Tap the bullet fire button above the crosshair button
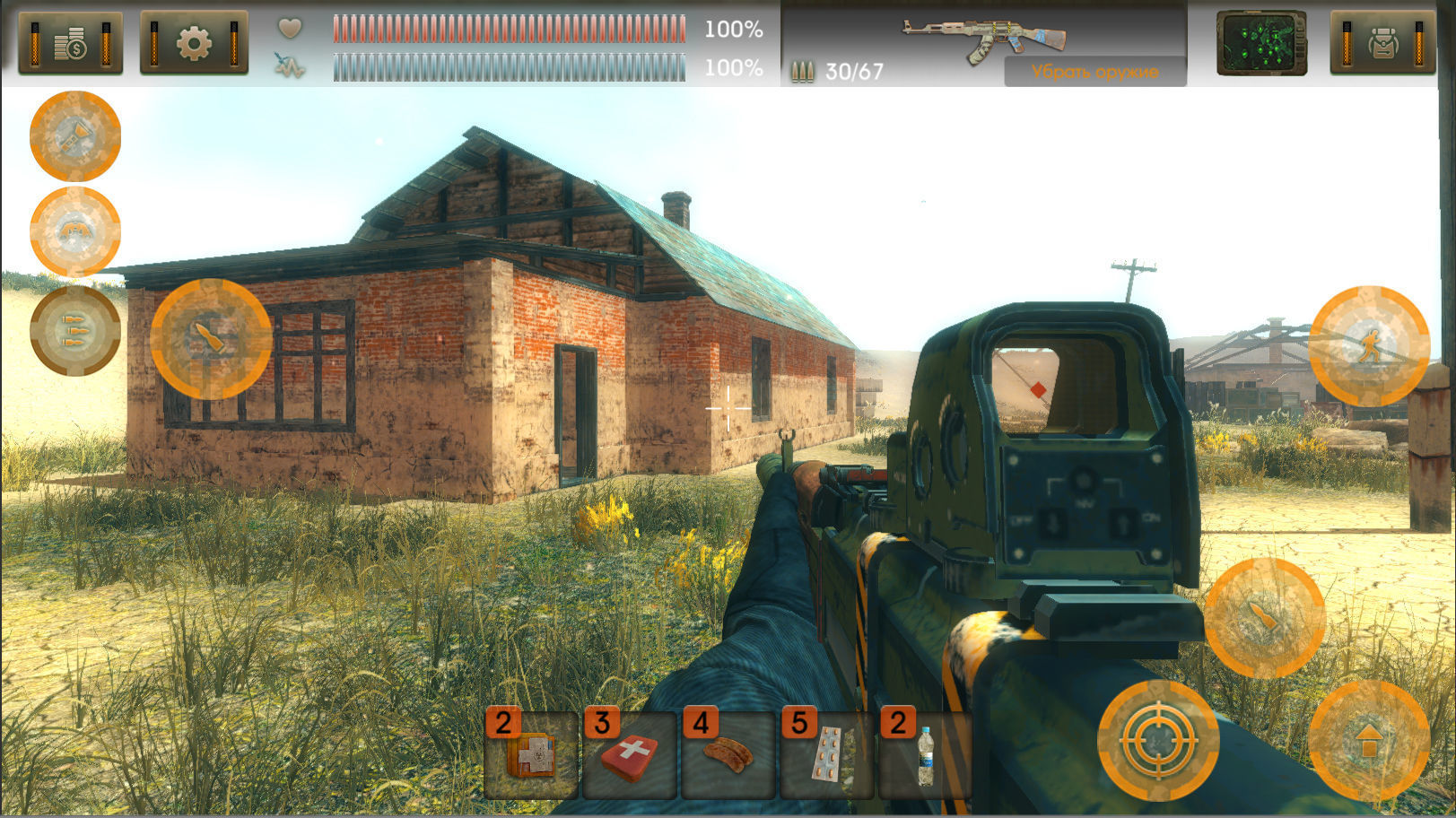The width and height of the screenshot is (1456, 818). pos(1264,618)
